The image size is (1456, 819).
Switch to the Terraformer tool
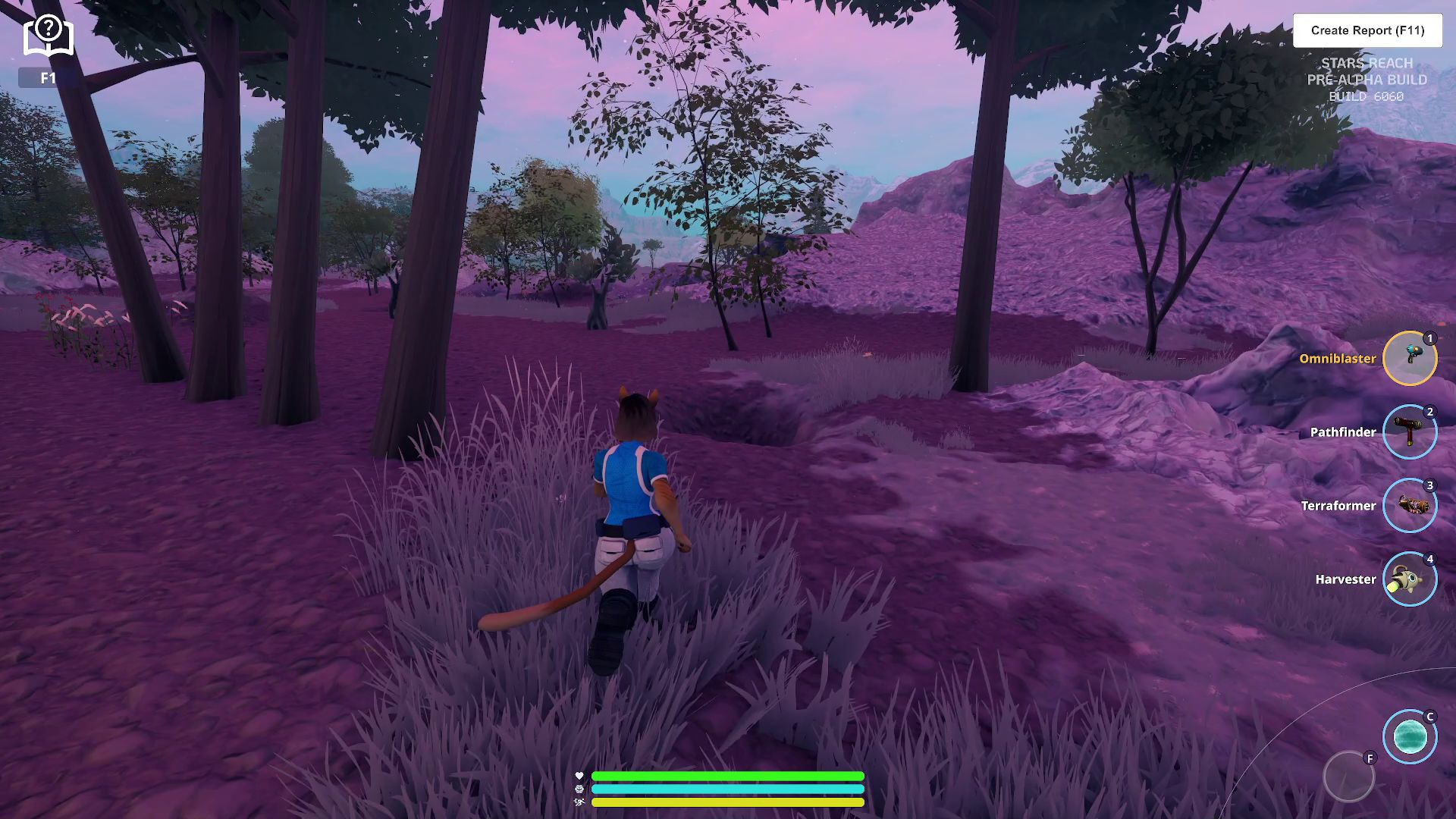coord(1409,505)
